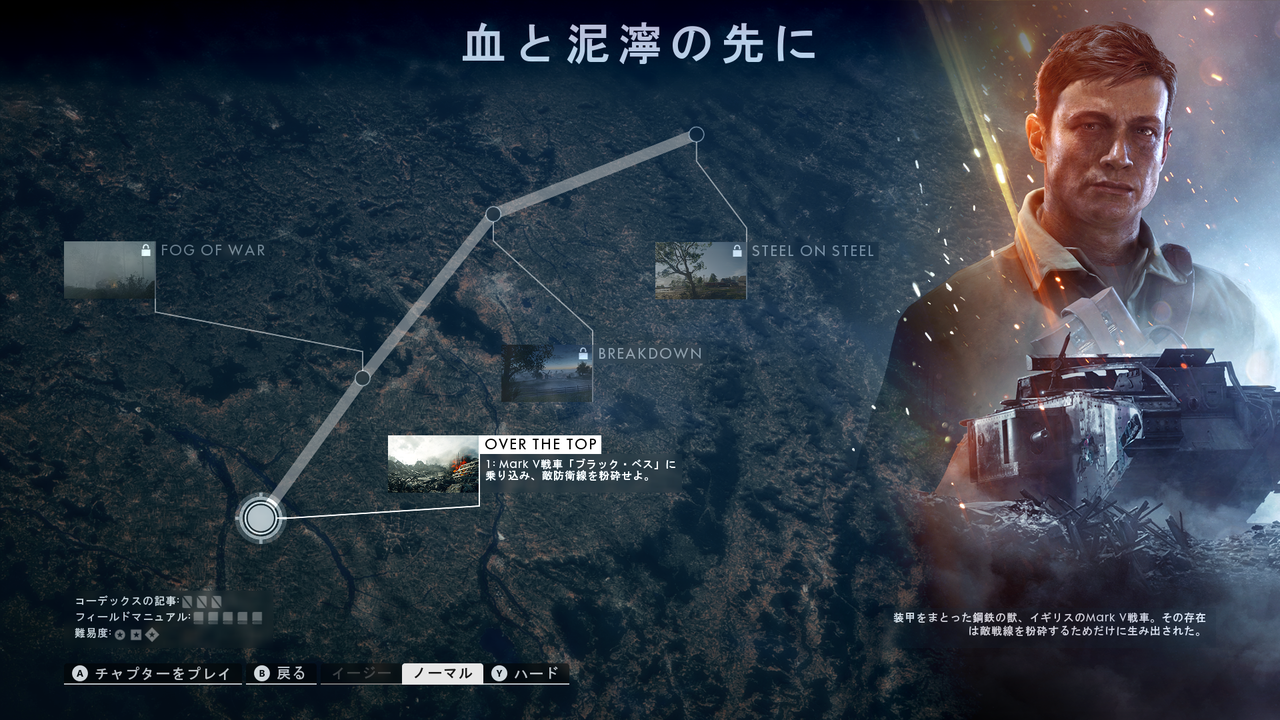Select the highlighted OVER THE TOP title
Viewport: 1280px width, 720px height.
point(541,442)
